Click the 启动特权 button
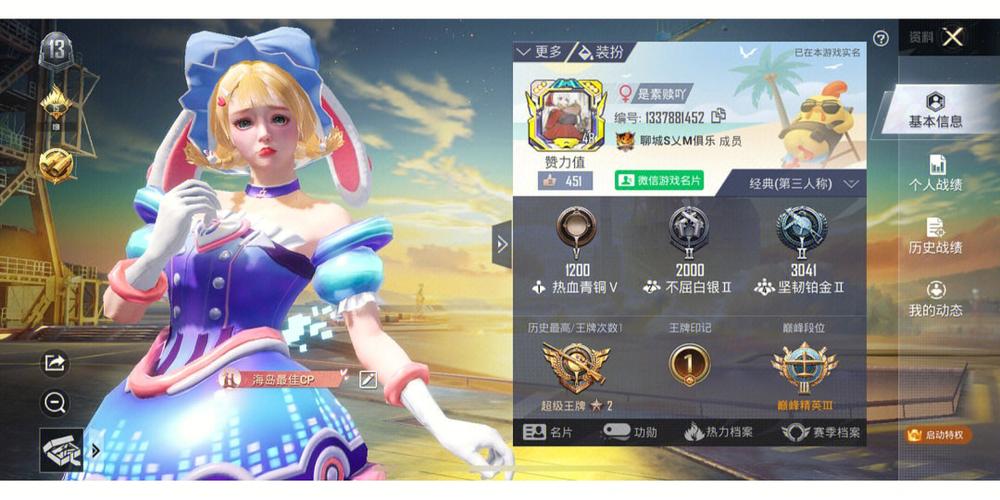The image size is (1000, 500). tap(935, 435)
